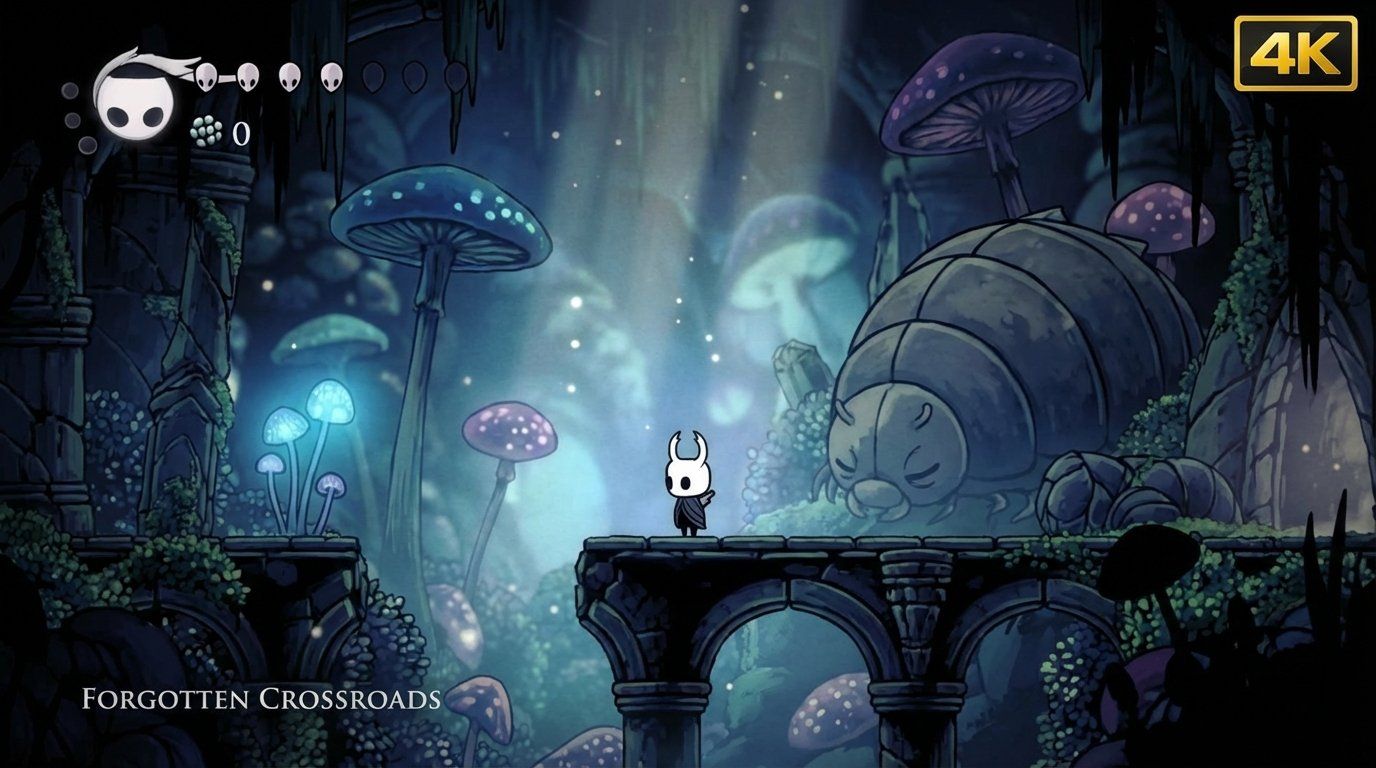Select the first health mask icon
This screenshot has width=1376, height=768.
(205, 76)
